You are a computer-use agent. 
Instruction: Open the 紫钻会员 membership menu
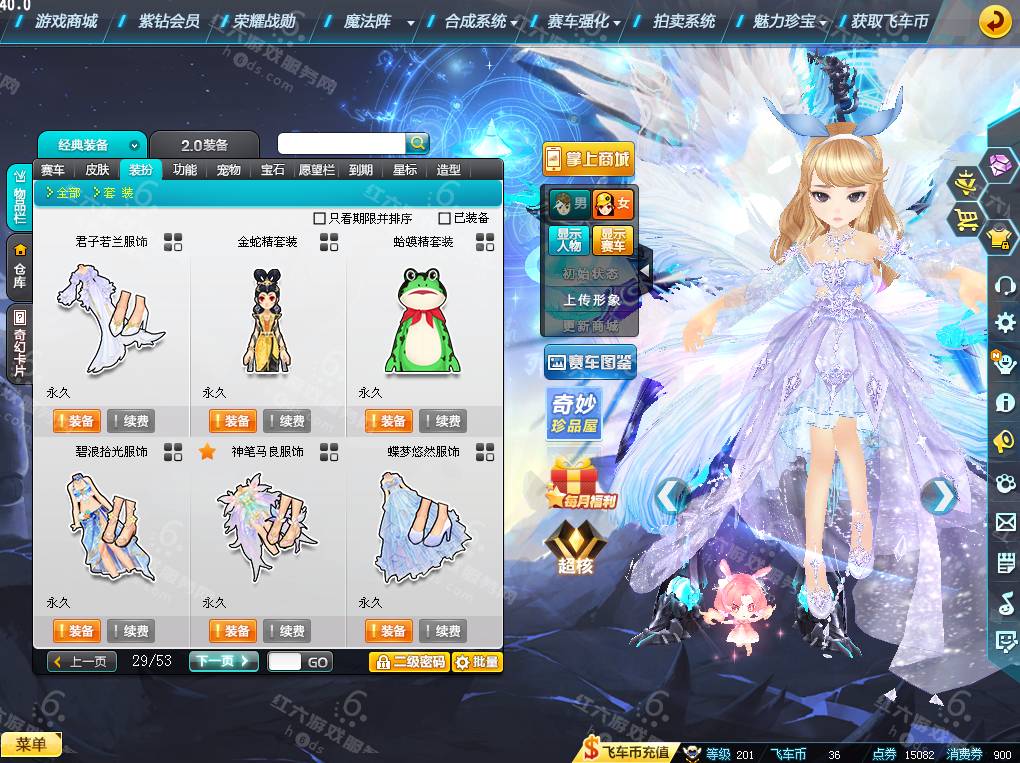169,20
